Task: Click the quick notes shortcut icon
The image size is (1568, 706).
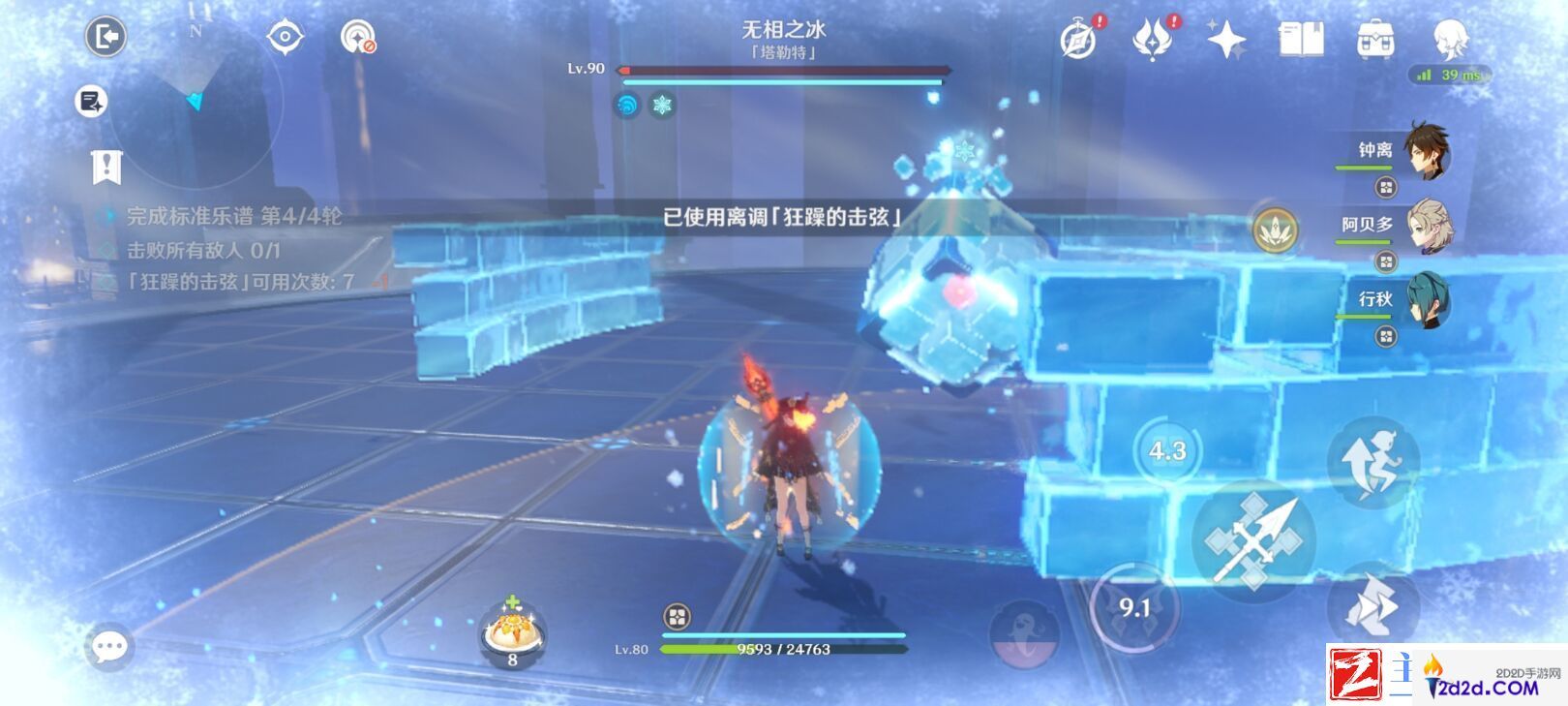Action: (90, 102)
